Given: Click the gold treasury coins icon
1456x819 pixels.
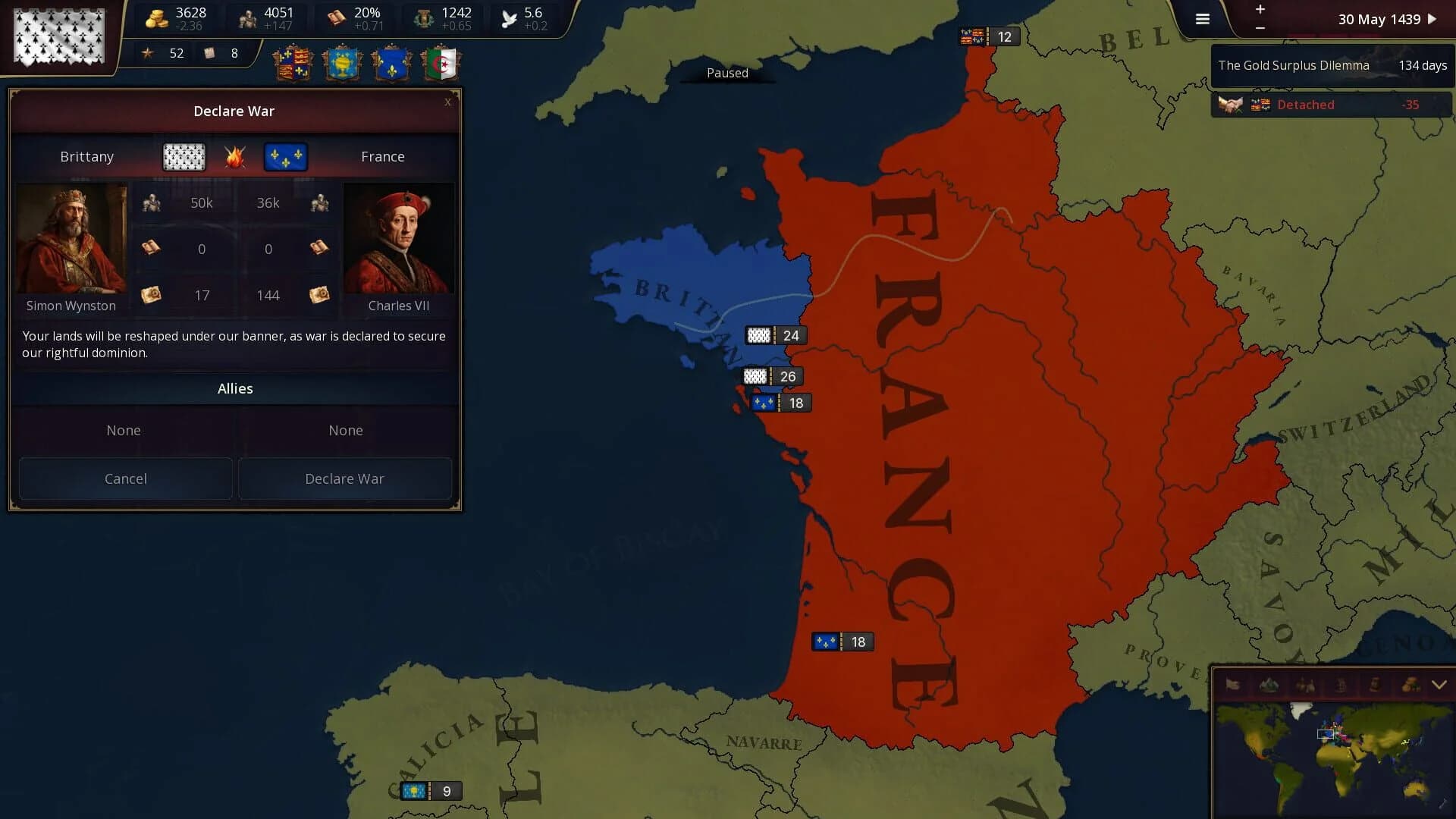Looking at the screenshot, I should tap(155, 18).
